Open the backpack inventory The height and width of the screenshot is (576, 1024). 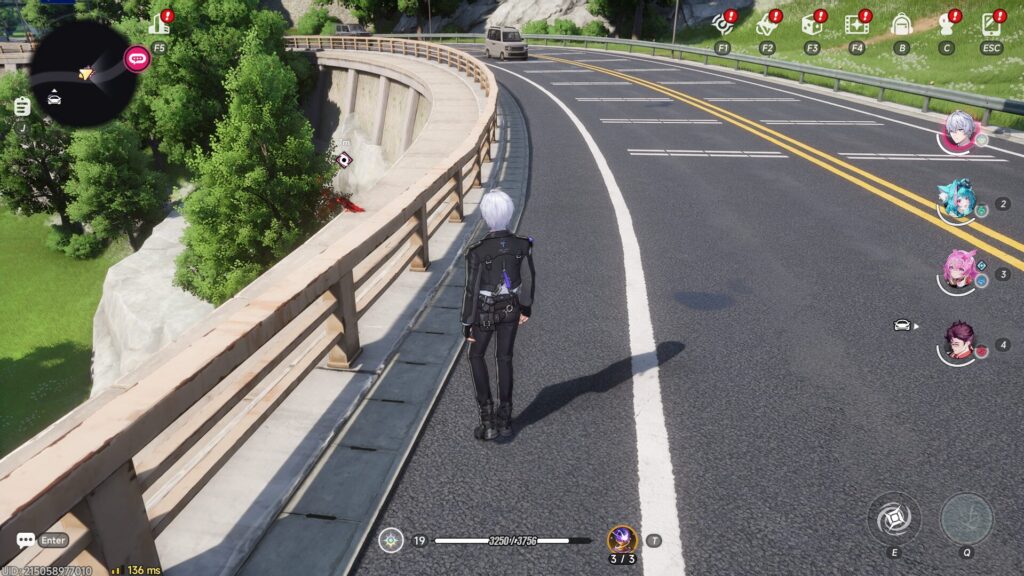point(901,24)
